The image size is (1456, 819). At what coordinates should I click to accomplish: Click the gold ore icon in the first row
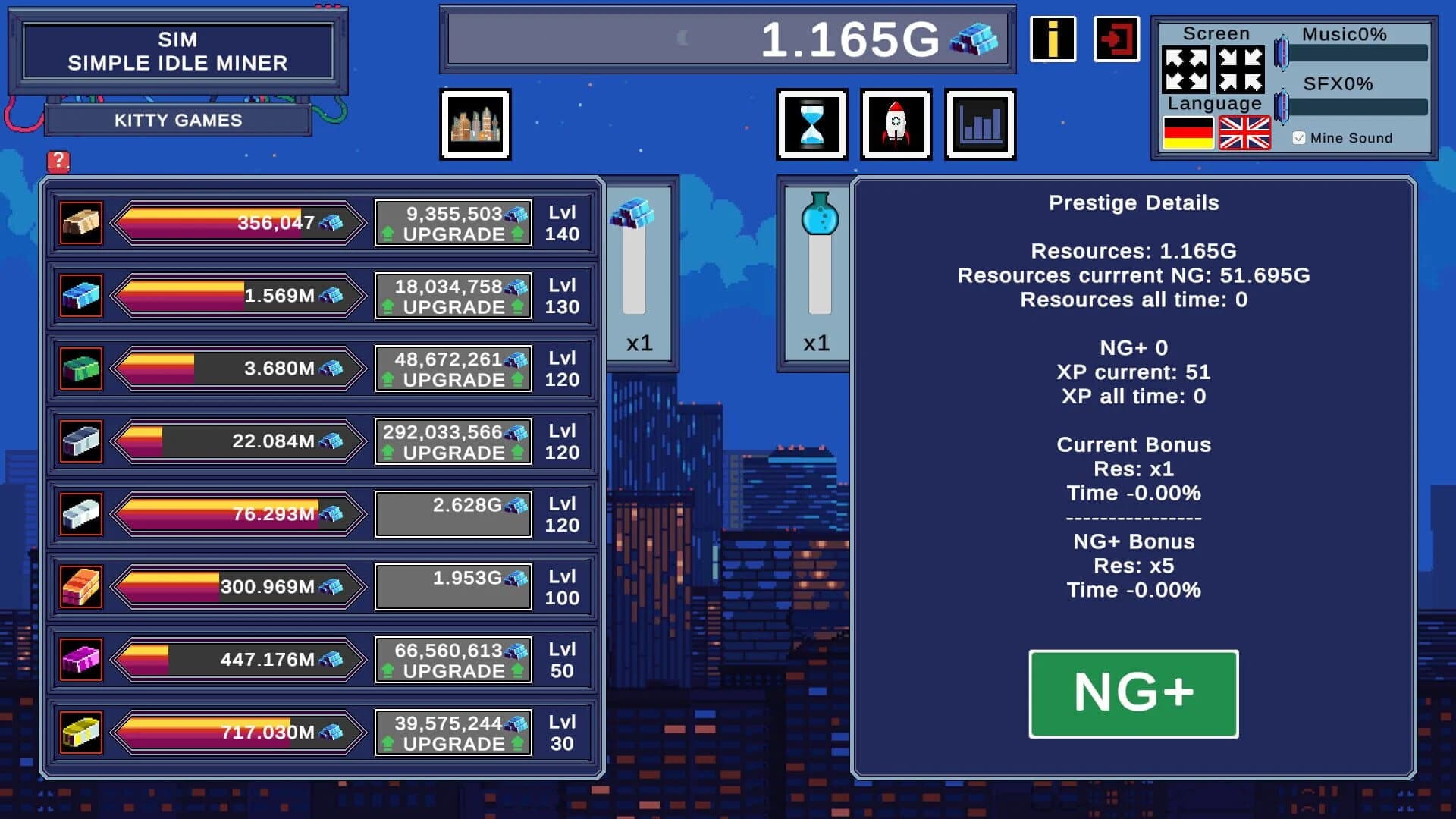point(80,222)
